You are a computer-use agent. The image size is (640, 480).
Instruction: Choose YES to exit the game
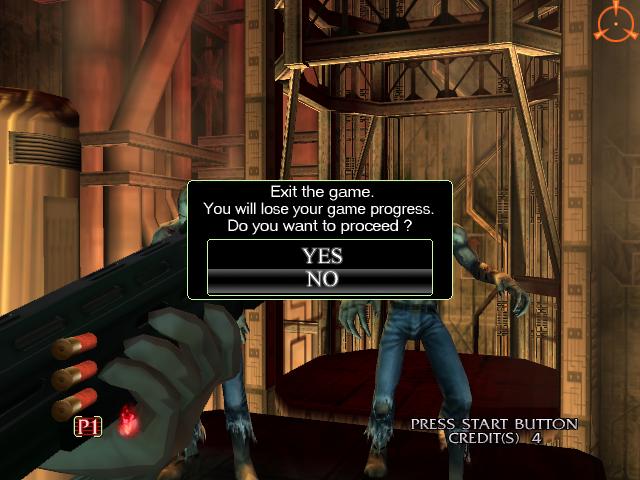point(321,256)
